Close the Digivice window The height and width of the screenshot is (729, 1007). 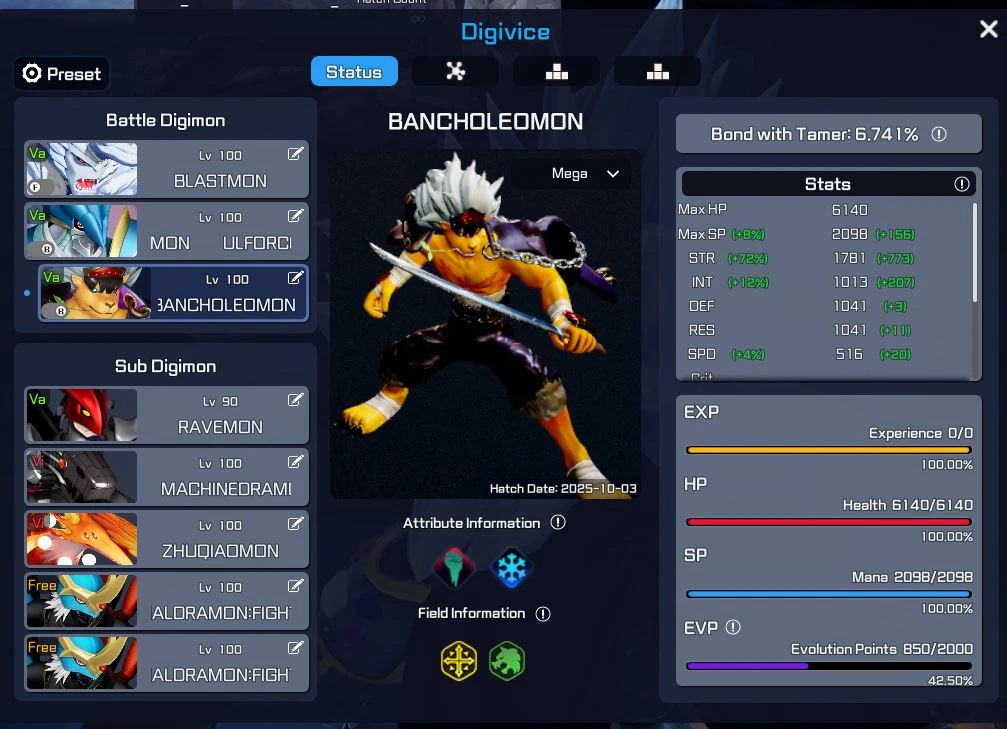click(988, 30)
